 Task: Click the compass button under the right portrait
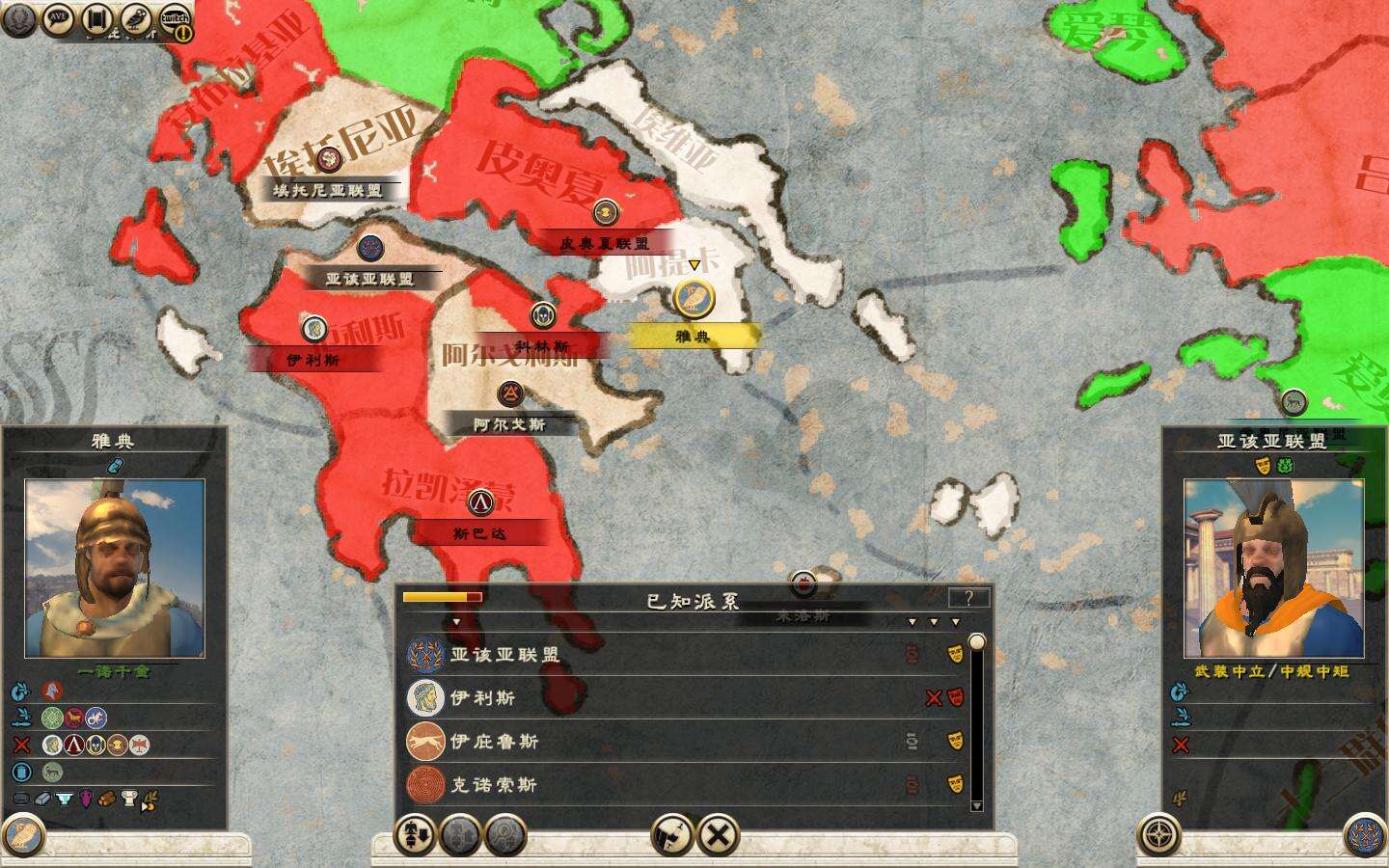[1160, 835]
